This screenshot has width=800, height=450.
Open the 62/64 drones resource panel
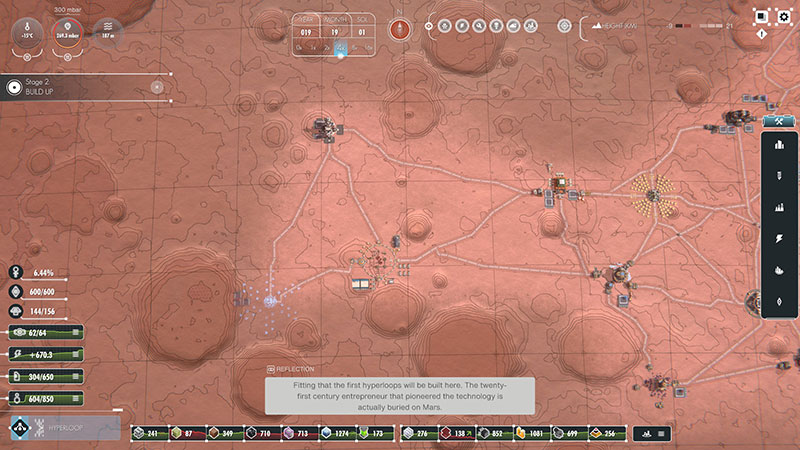tap(46, 332)
